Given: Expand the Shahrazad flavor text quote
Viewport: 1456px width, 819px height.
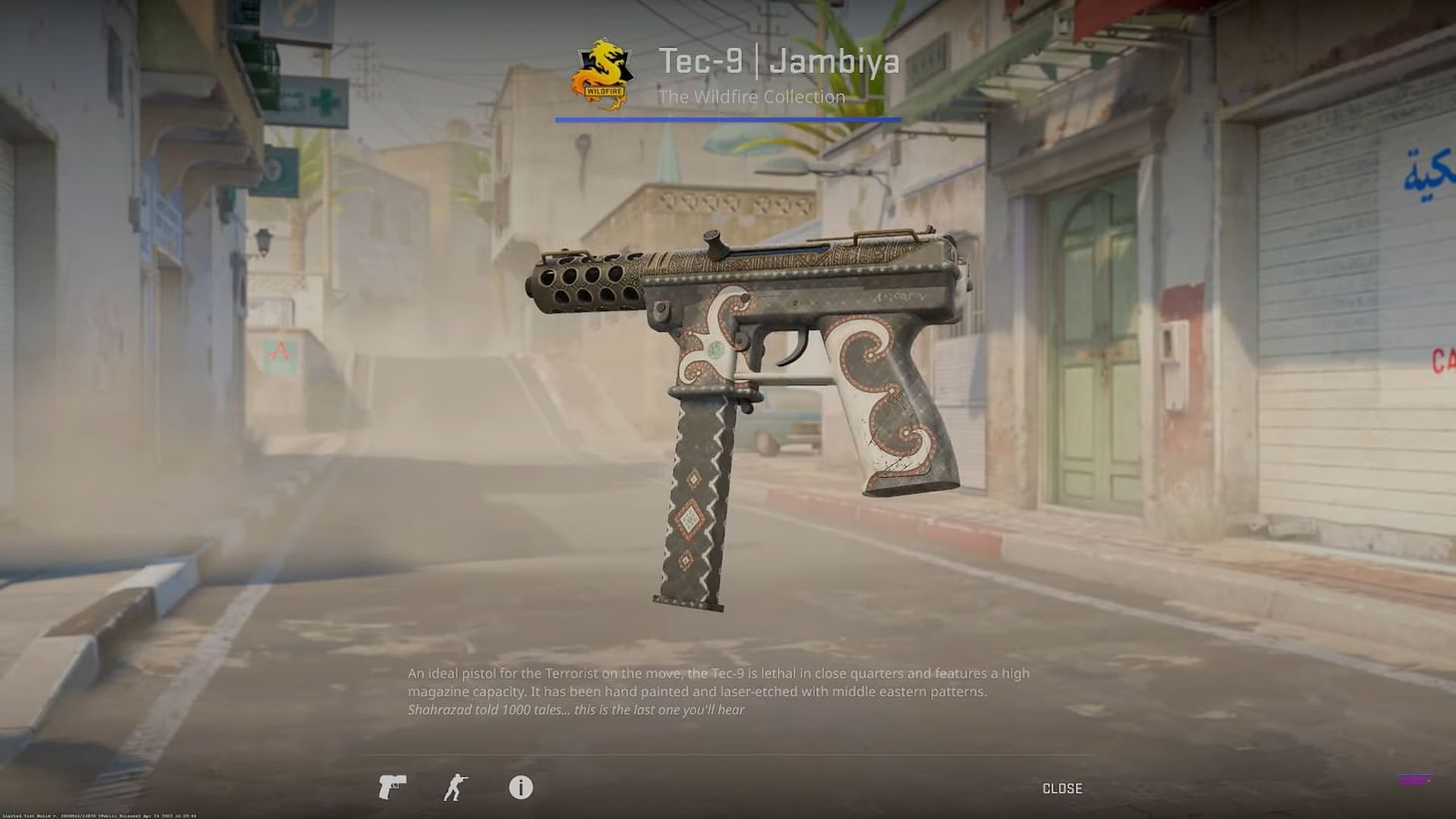Looking at the screenshot, I should [x=578, y=710].
